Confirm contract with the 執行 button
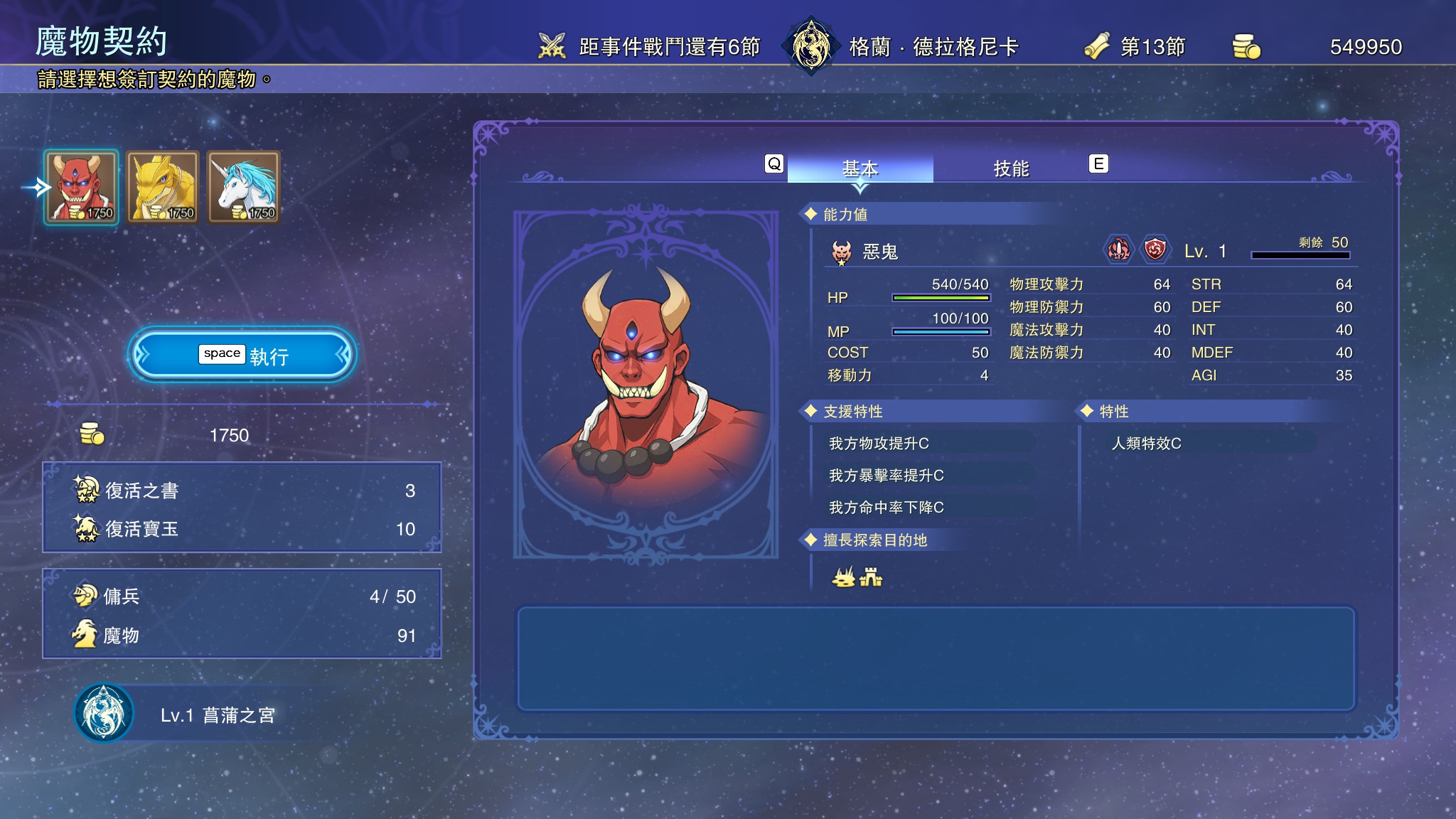The image size is (1456, 819). tap(242, 355)
